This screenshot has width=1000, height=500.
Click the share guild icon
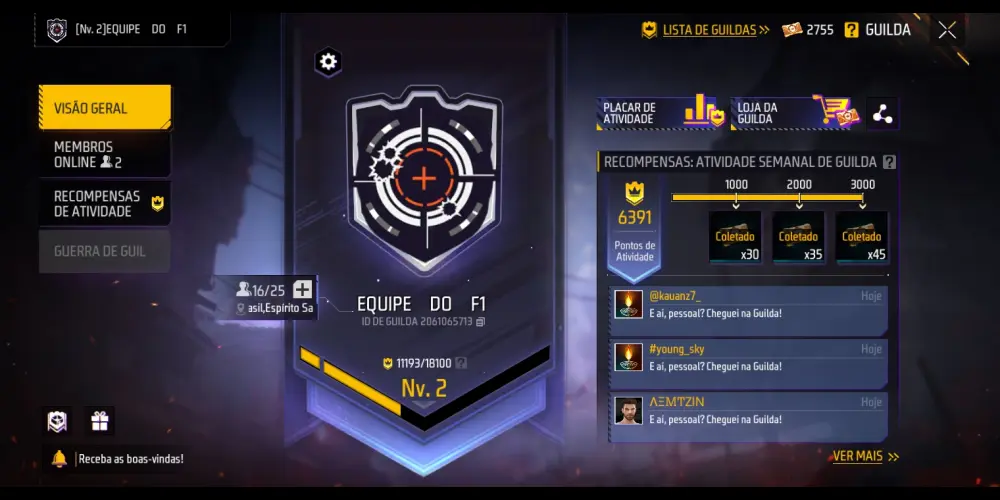click(882, 114)
